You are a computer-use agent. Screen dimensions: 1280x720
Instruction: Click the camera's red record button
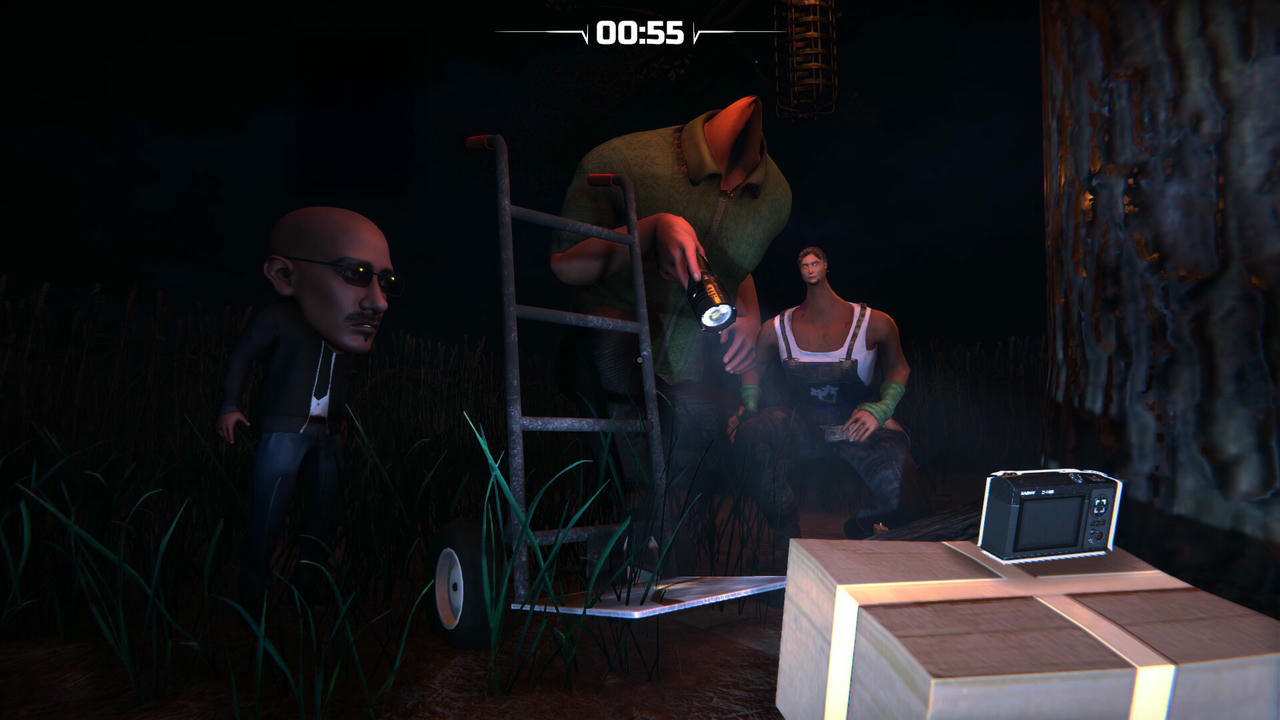tap(1097, 535)
